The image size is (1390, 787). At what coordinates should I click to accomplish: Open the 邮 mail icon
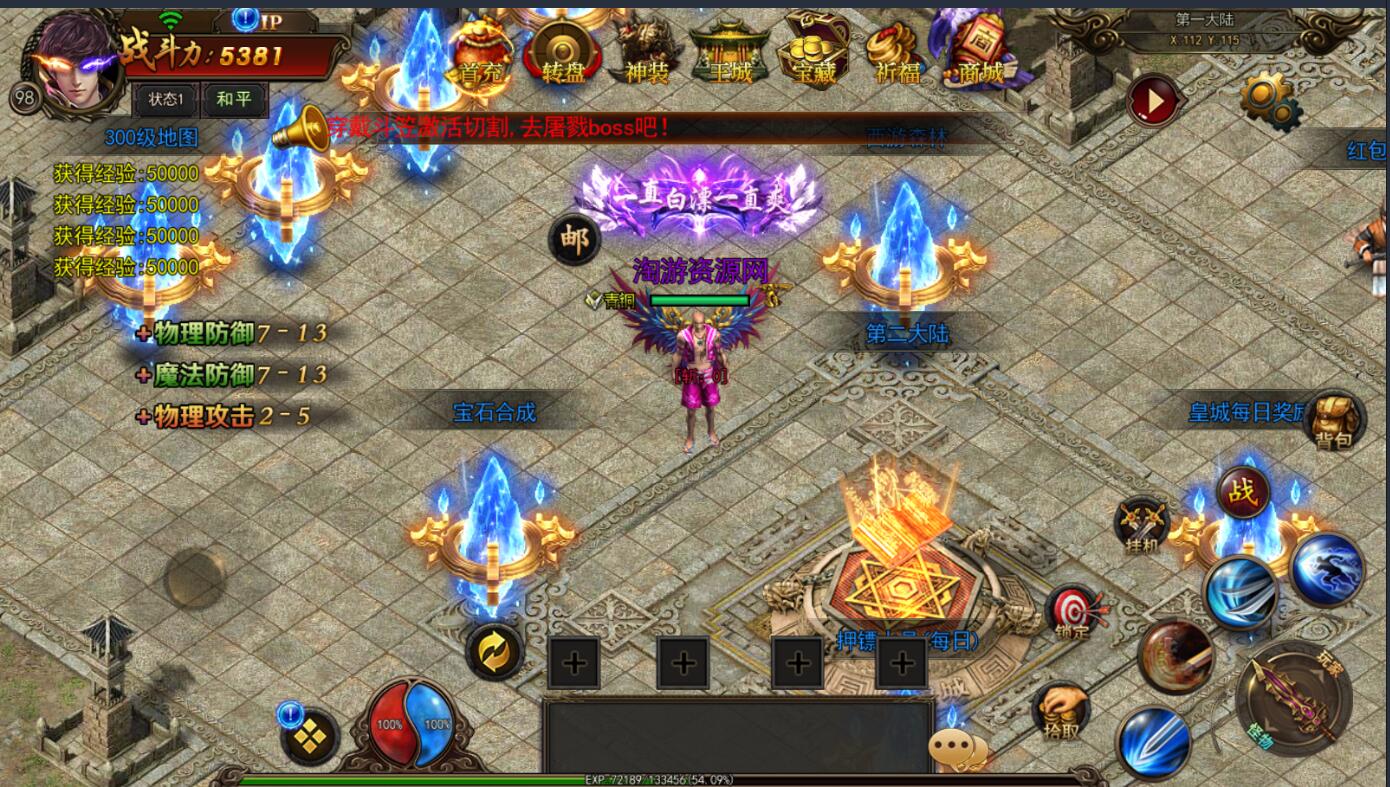point(575,240)
